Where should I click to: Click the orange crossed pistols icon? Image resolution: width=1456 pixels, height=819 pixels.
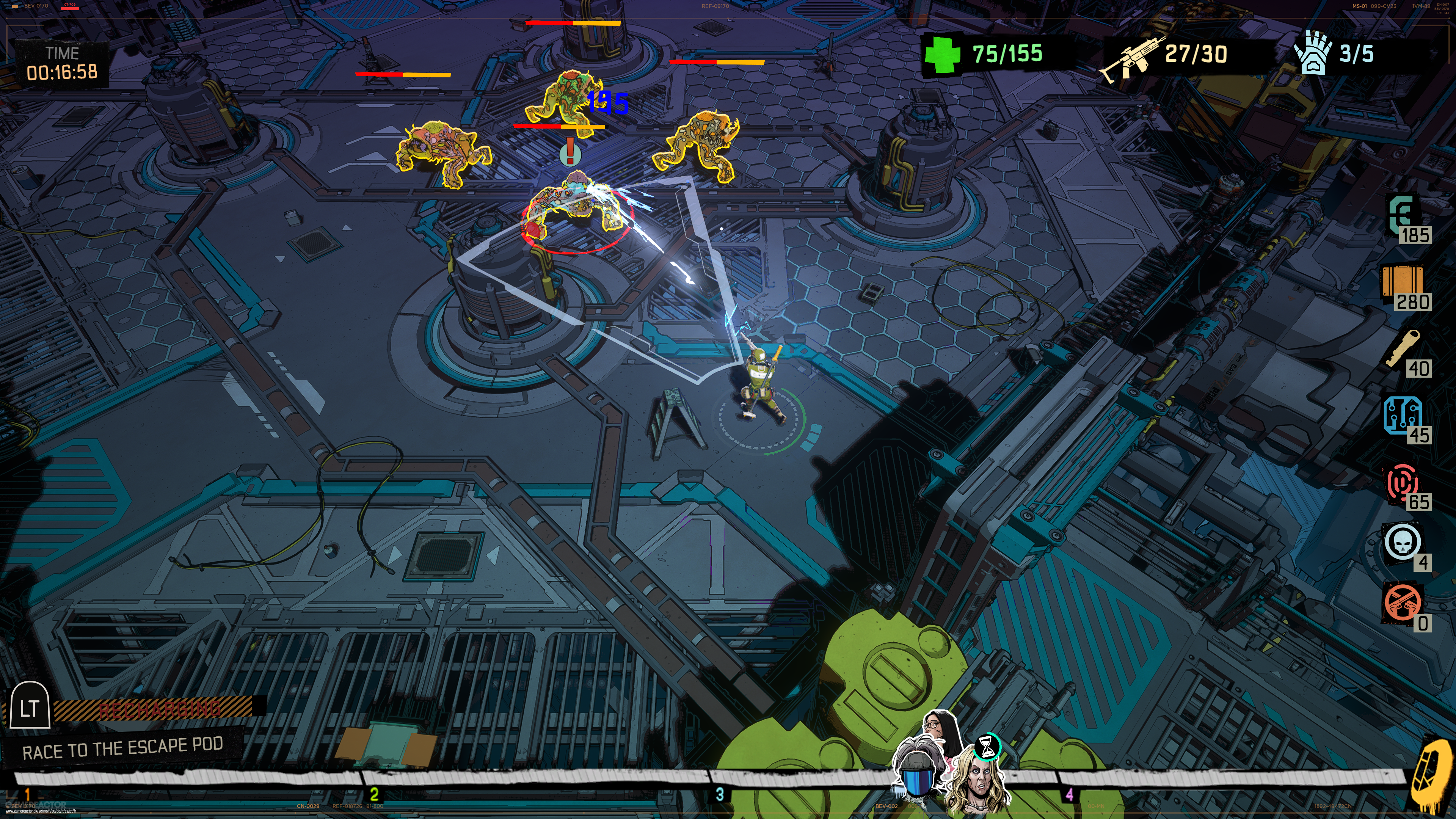(x=1402, y=602)
